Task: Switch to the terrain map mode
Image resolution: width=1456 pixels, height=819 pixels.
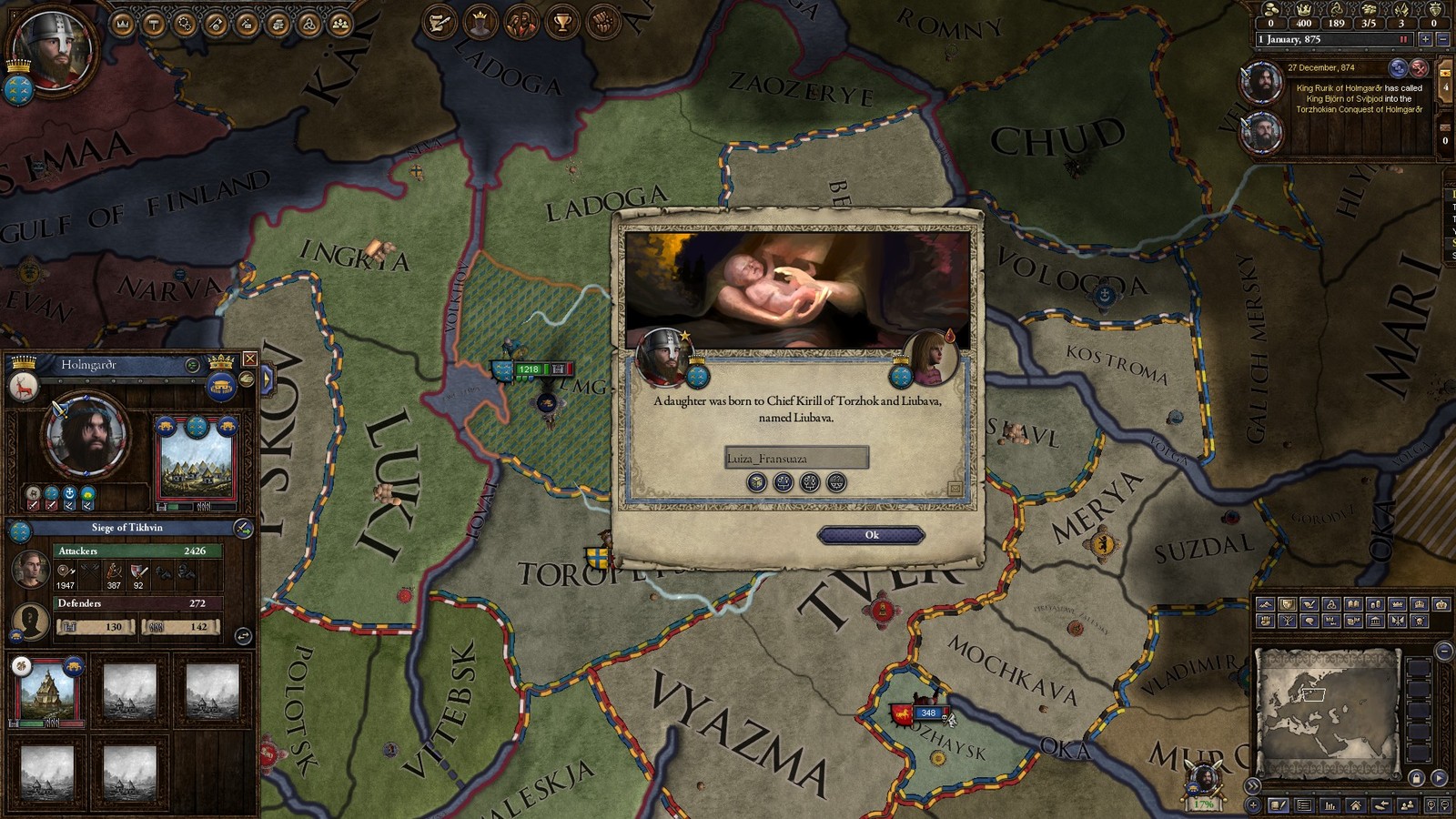Action: click(x=1266, y=604)
